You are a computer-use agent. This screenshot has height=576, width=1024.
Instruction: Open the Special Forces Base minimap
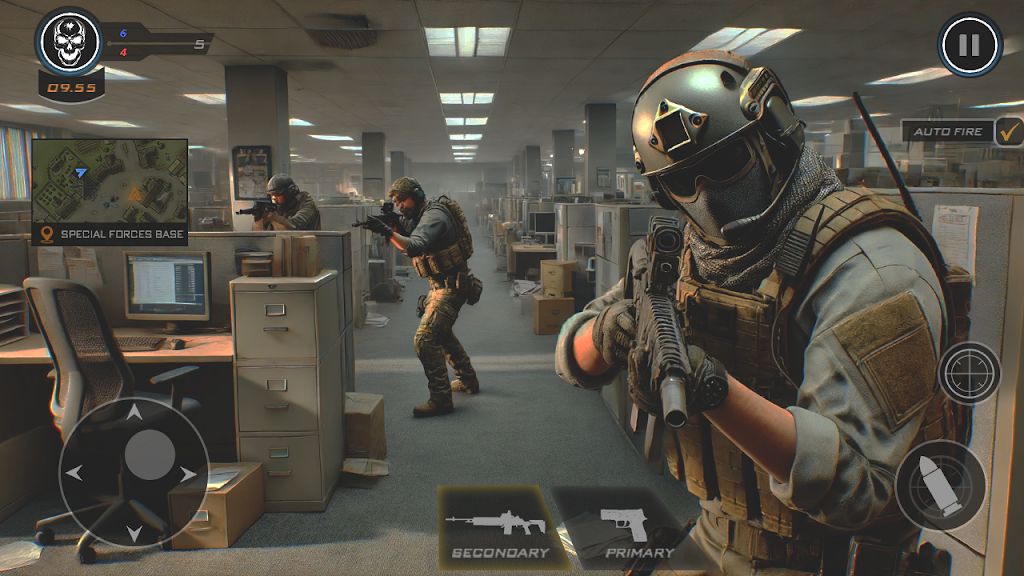(x=109, y=183)
